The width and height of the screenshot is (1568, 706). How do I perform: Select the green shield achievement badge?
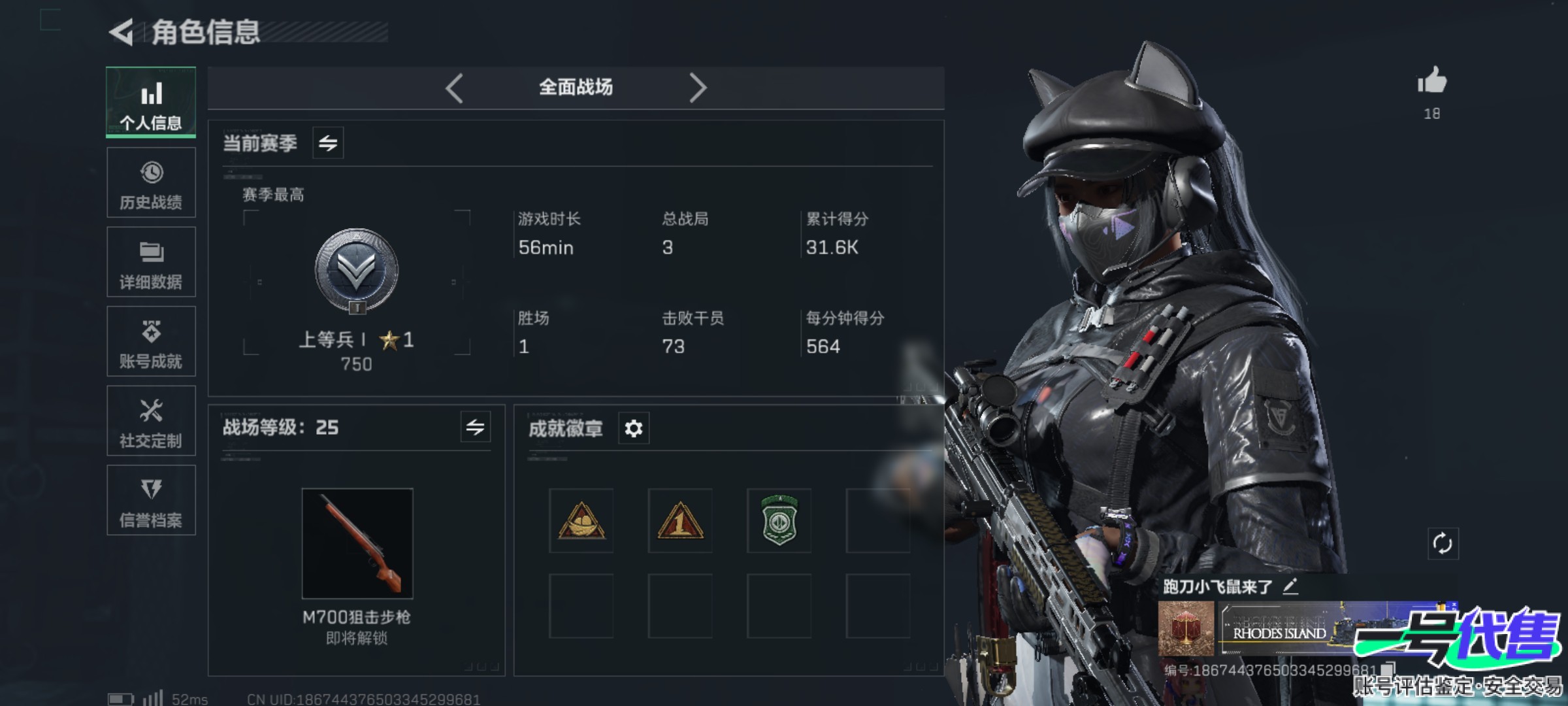[779, 521]
